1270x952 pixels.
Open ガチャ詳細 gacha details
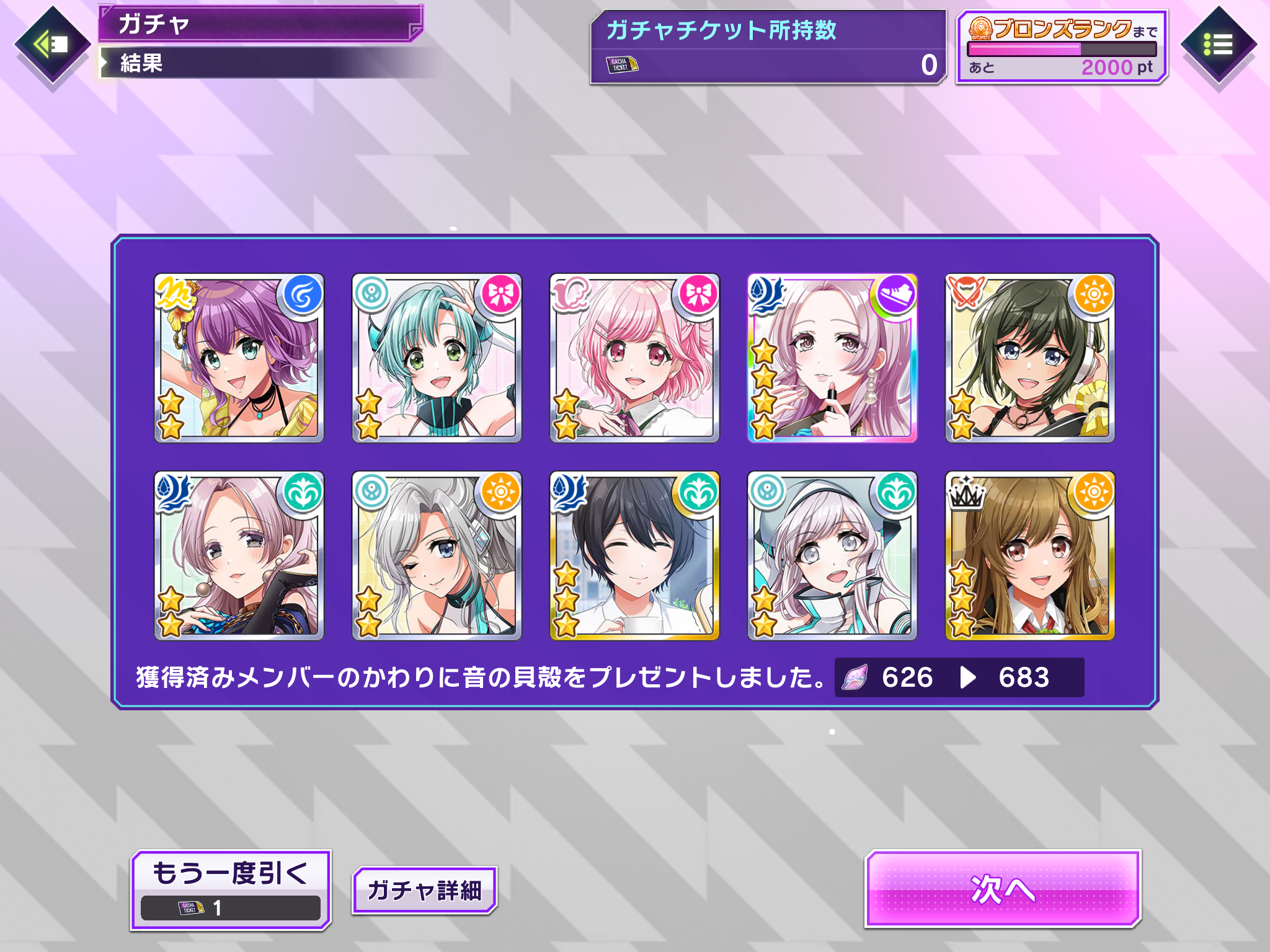click(x=425, y=891)
